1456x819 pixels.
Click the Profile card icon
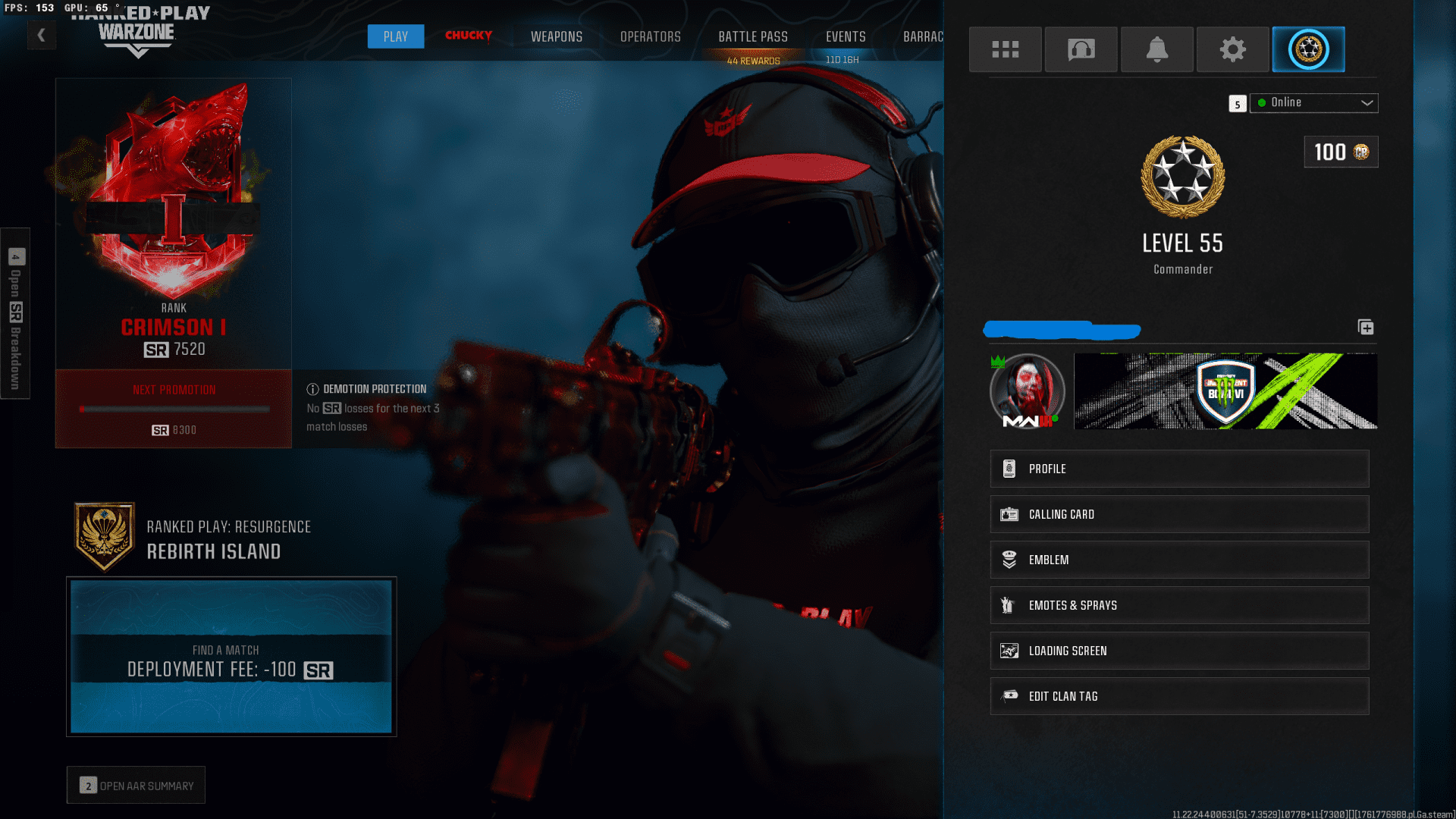tap(1009, 468)
